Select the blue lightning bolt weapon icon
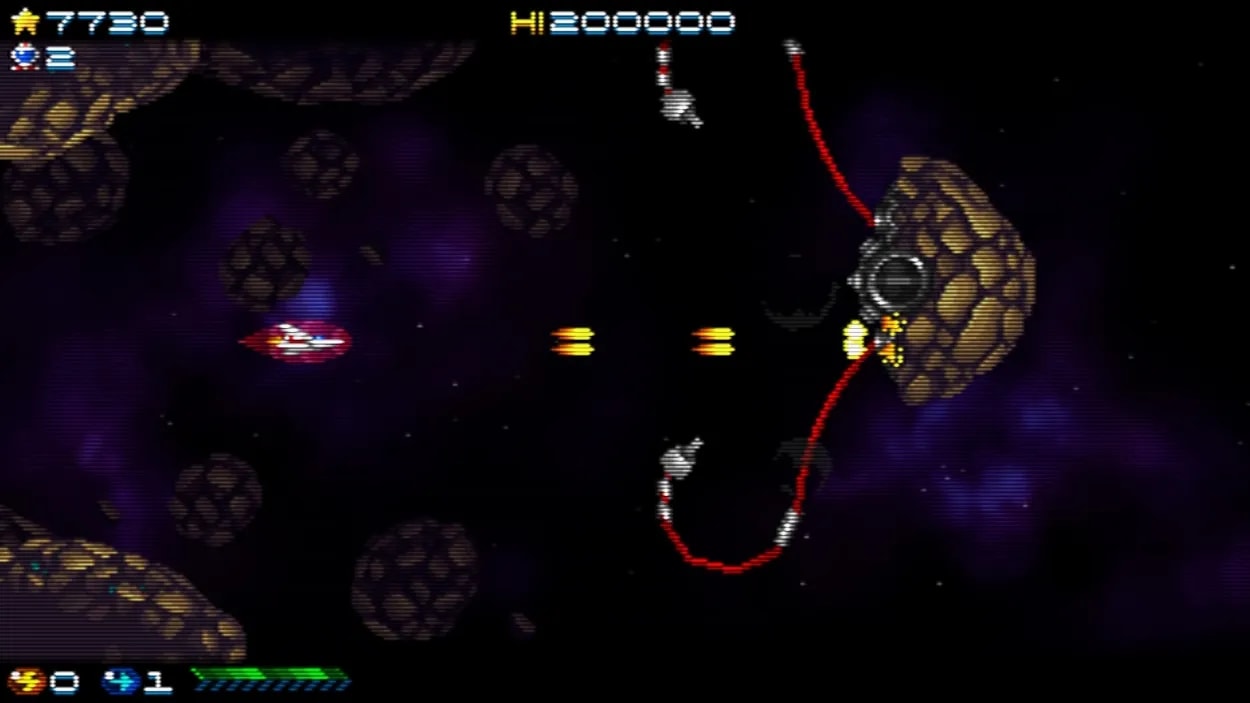This screenshot has height=703, width=1250. [x=120, y=682]
